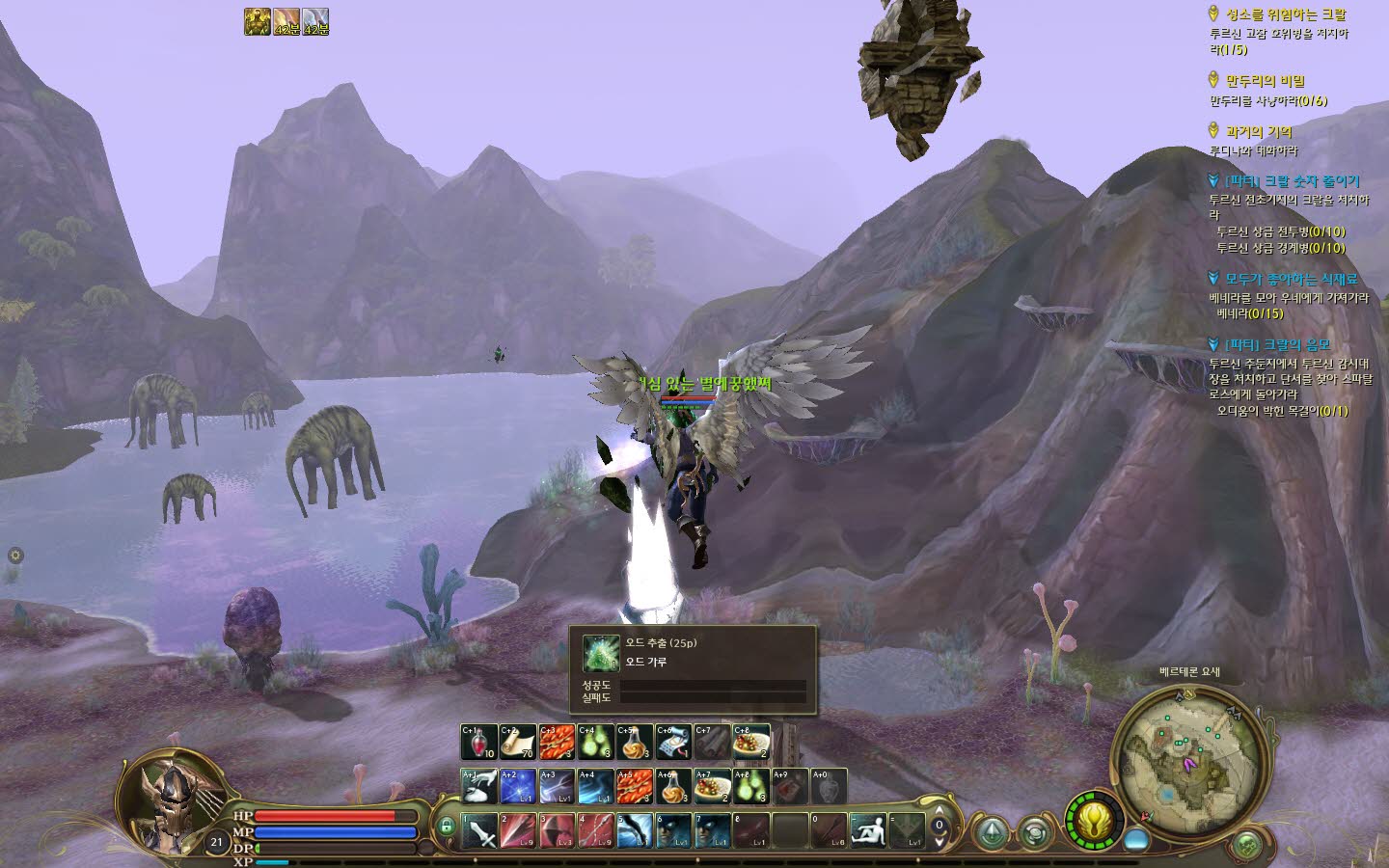Click the small gear icon on the left edge
The height and width of the screenshot is (868, 1389).
coord(15,556)
